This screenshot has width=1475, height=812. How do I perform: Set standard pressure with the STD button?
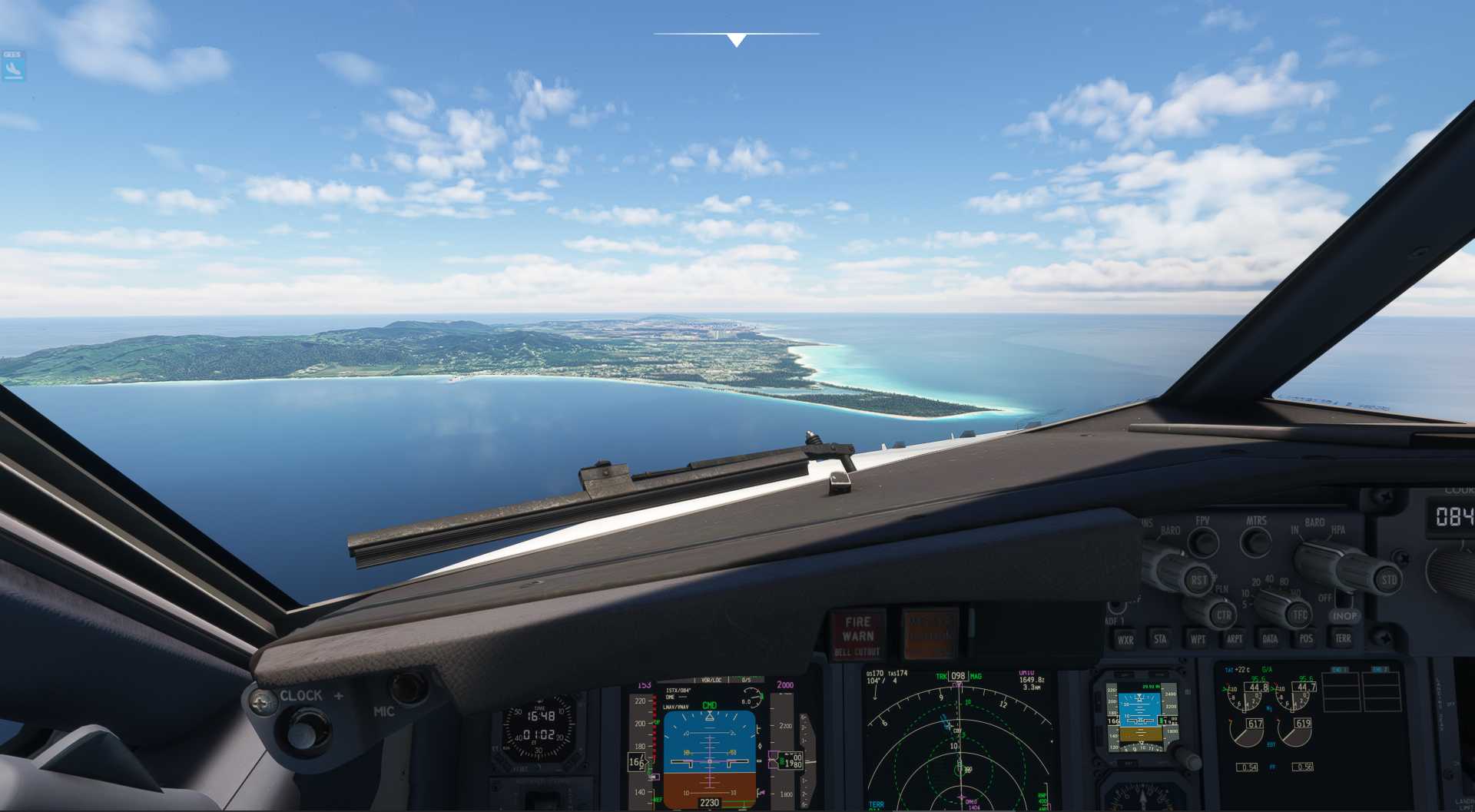pyautogui.click(x=1388, y=580)
